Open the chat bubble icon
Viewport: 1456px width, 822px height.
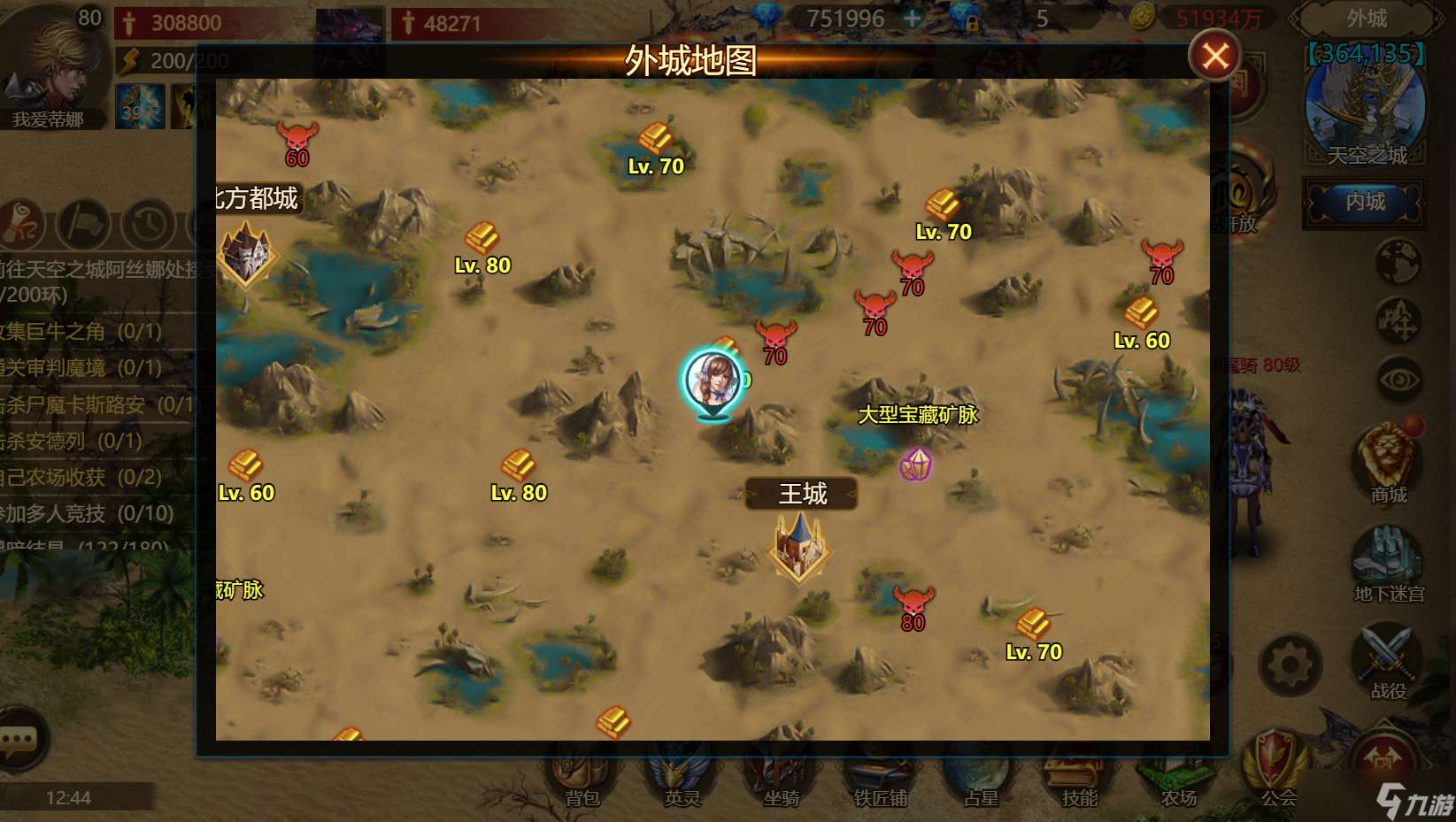(x=19, y=737)
